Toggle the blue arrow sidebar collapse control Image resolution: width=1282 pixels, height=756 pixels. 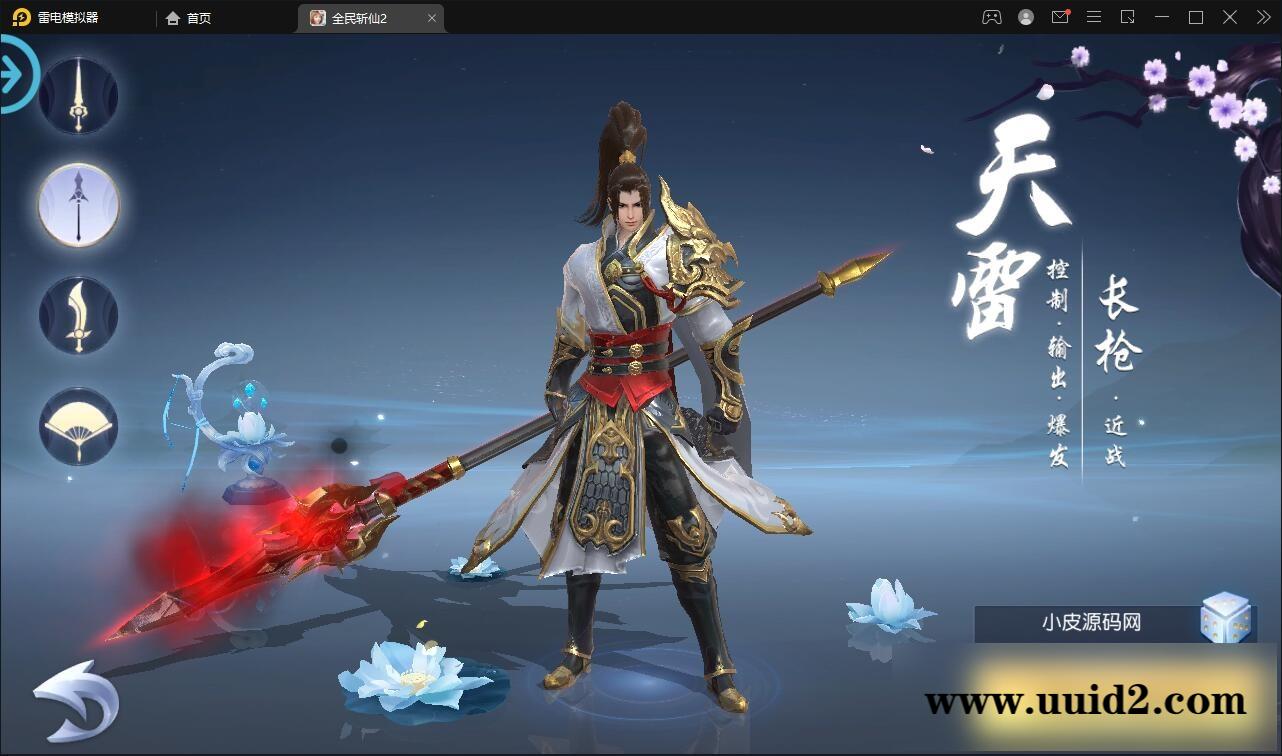click(x=14, y=73)
